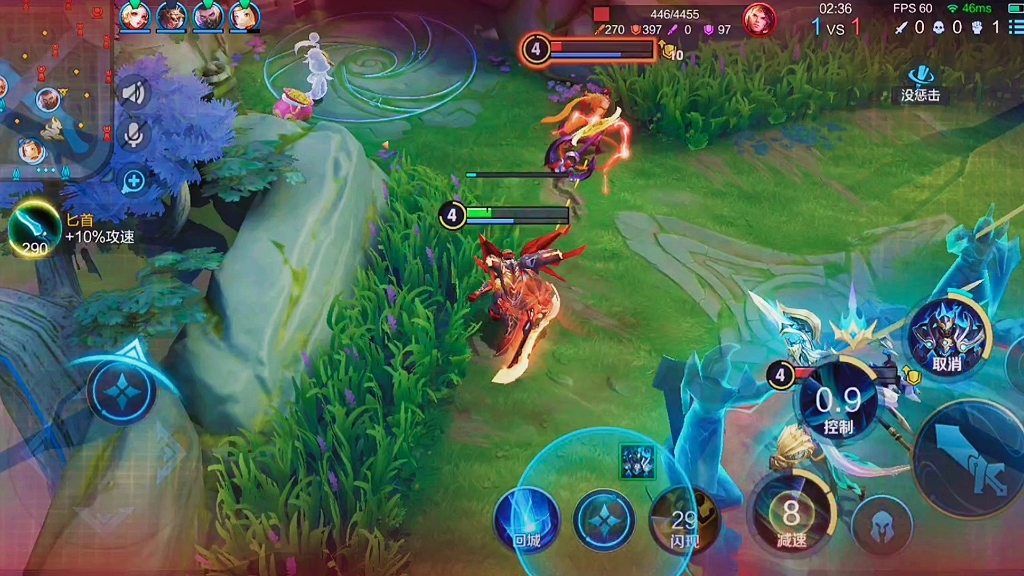Select the red-haired enemy hero portrait
Image resolution: width=1024 pixels, height=576 pixels.
point(759,20)
